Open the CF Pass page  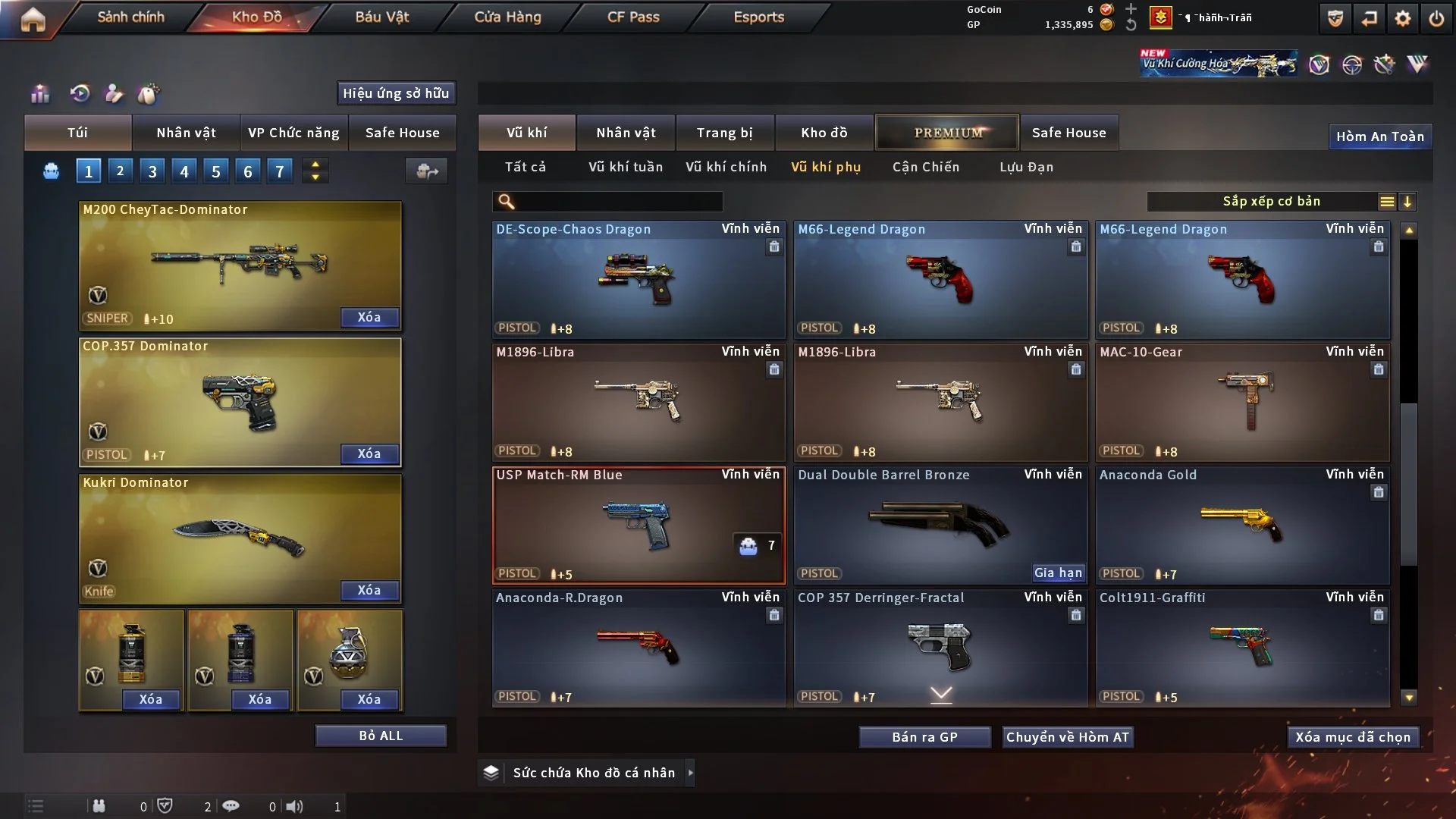pyautogui.click(x=633, y=17)
